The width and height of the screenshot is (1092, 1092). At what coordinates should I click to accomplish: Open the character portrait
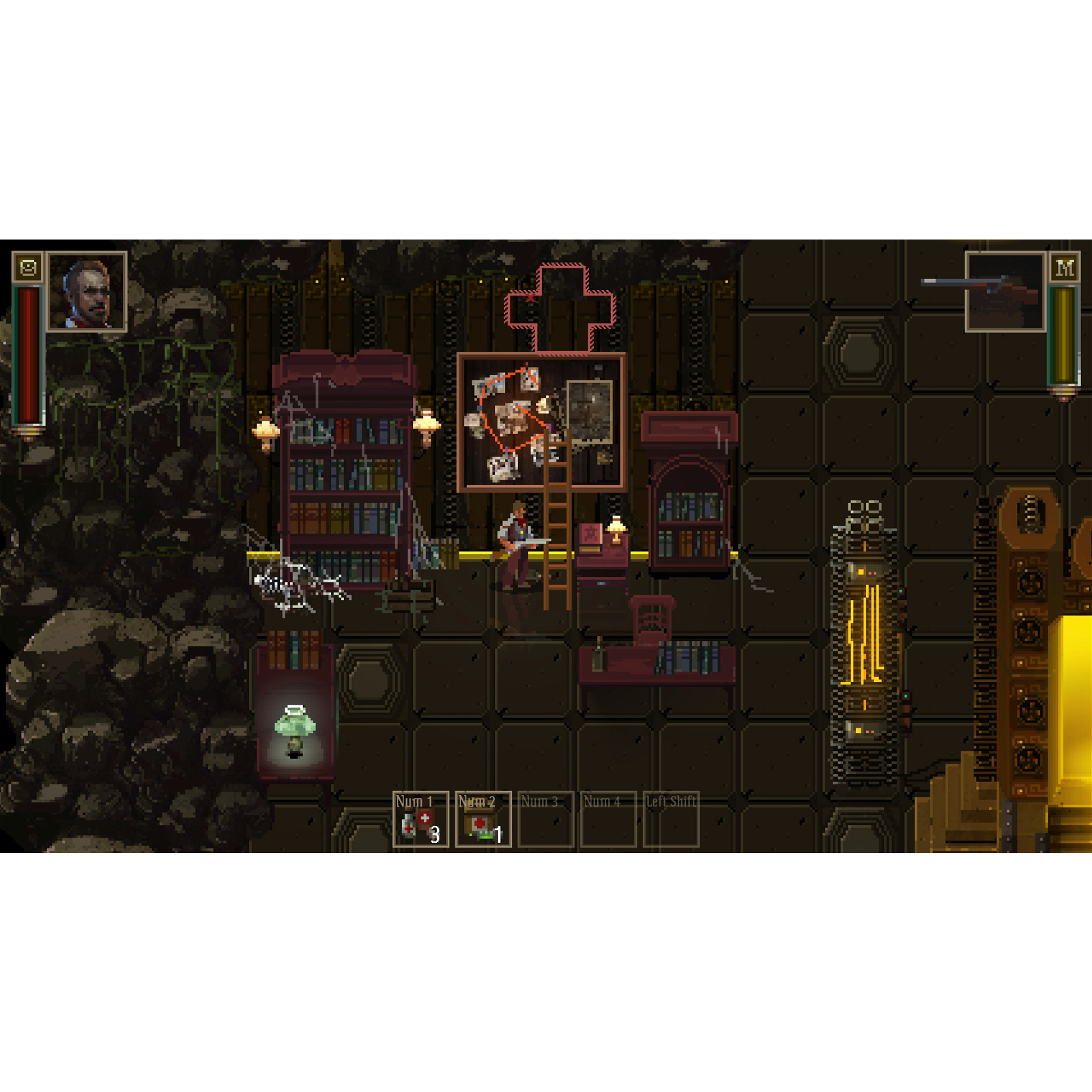(87, 292)
